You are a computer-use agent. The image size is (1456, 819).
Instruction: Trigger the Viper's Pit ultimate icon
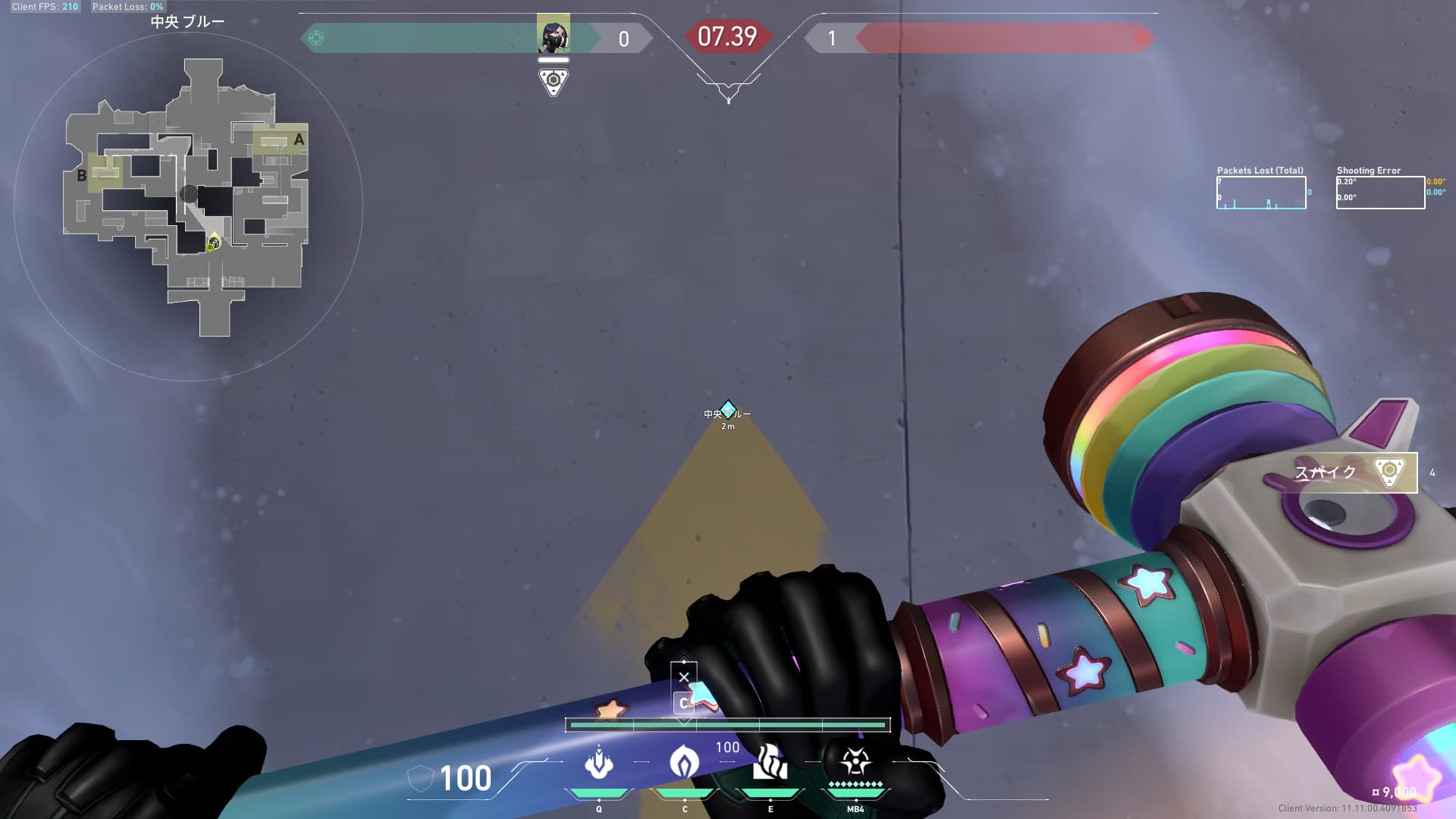[x=855, y=761]
